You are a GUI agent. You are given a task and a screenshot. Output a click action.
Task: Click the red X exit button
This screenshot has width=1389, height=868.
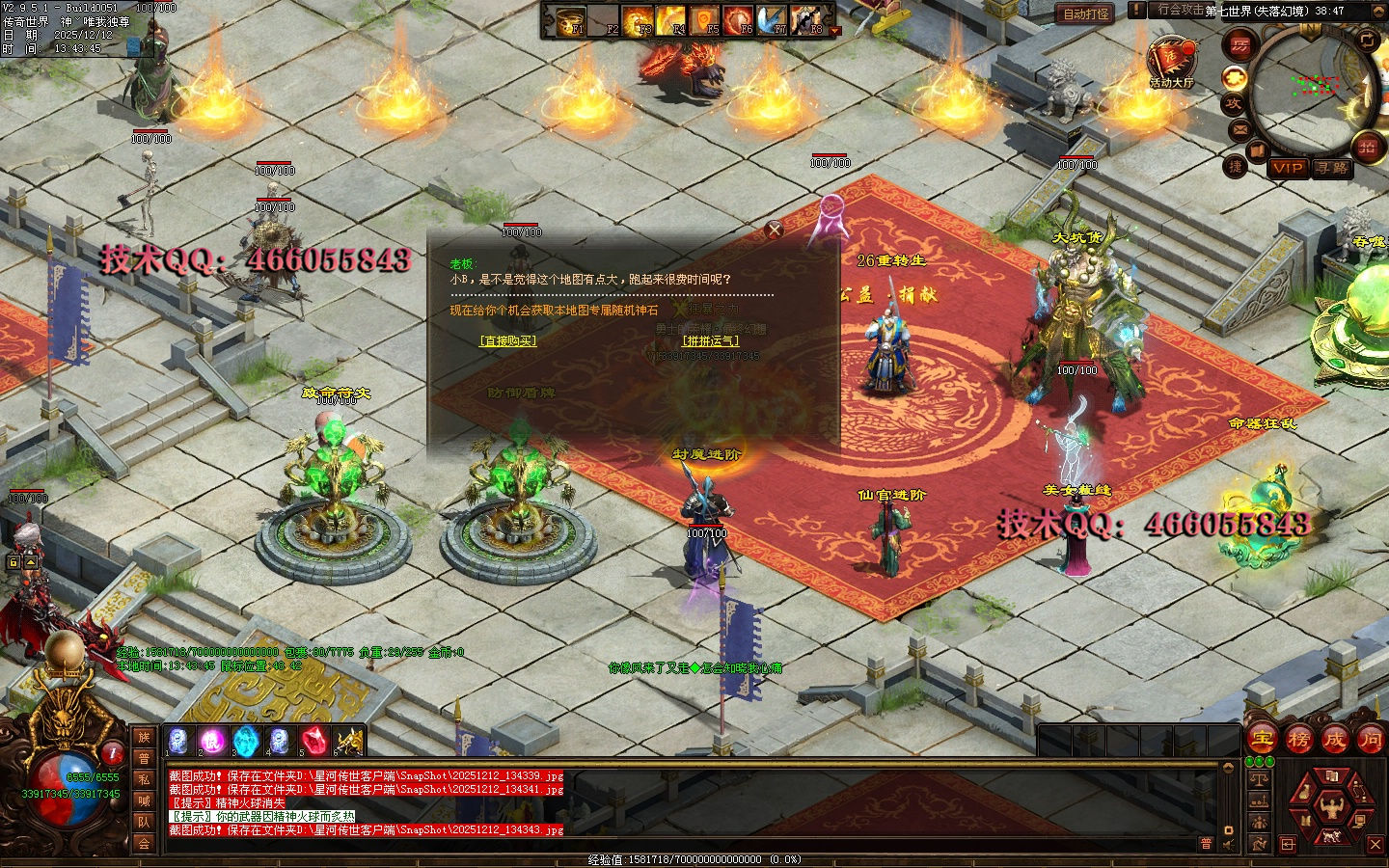pos(1375,844)
